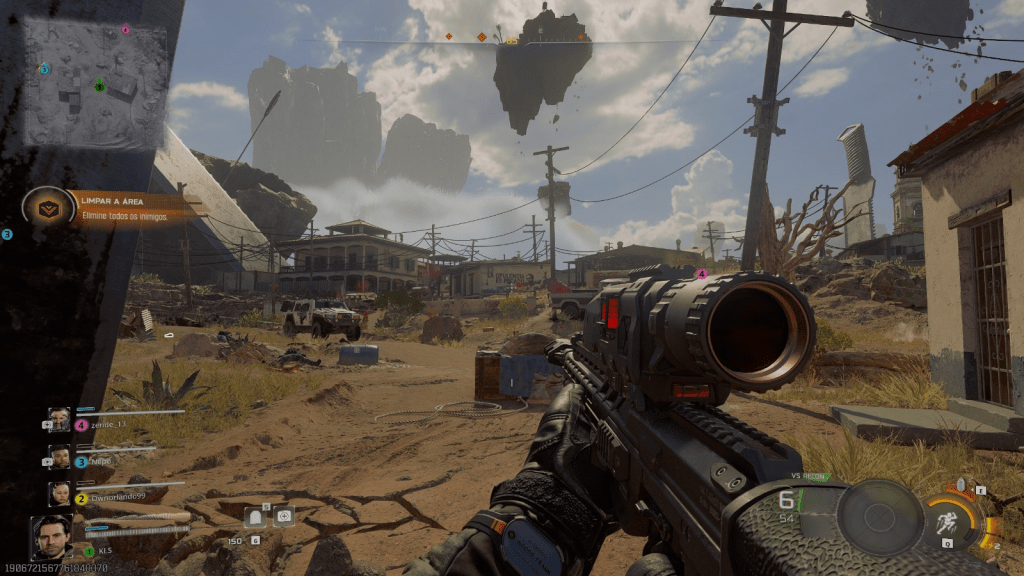Select the blue player 3 minimap marker
This screenshot has width=1024, height=576.
point(44,69)
